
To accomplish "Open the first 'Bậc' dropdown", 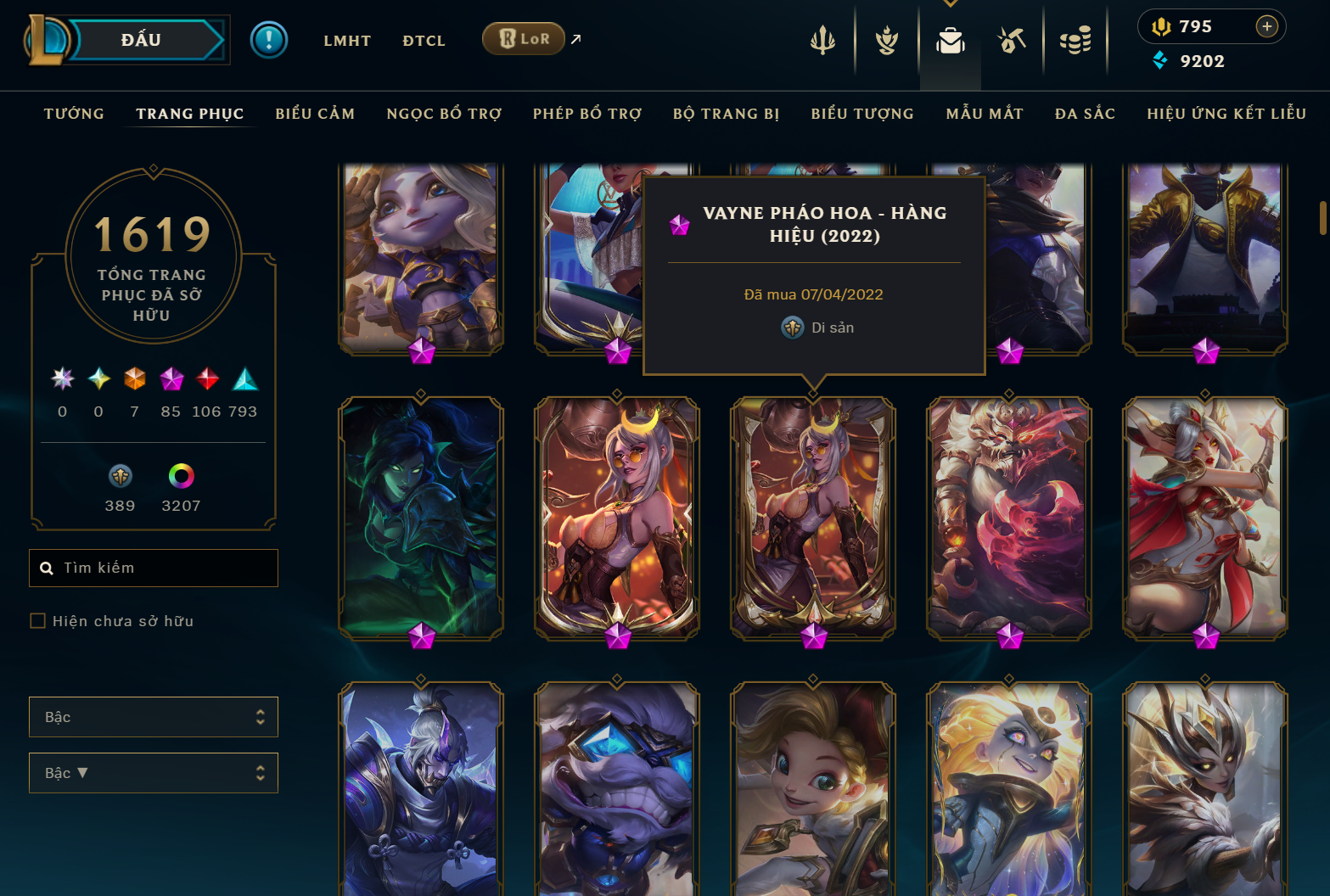I will click(x=153, y=717).
